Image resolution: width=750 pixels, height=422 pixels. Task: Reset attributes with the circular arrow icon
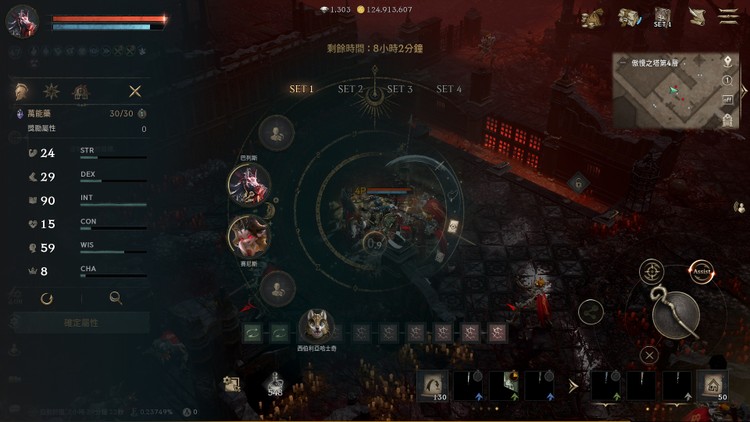click(47, 297)
